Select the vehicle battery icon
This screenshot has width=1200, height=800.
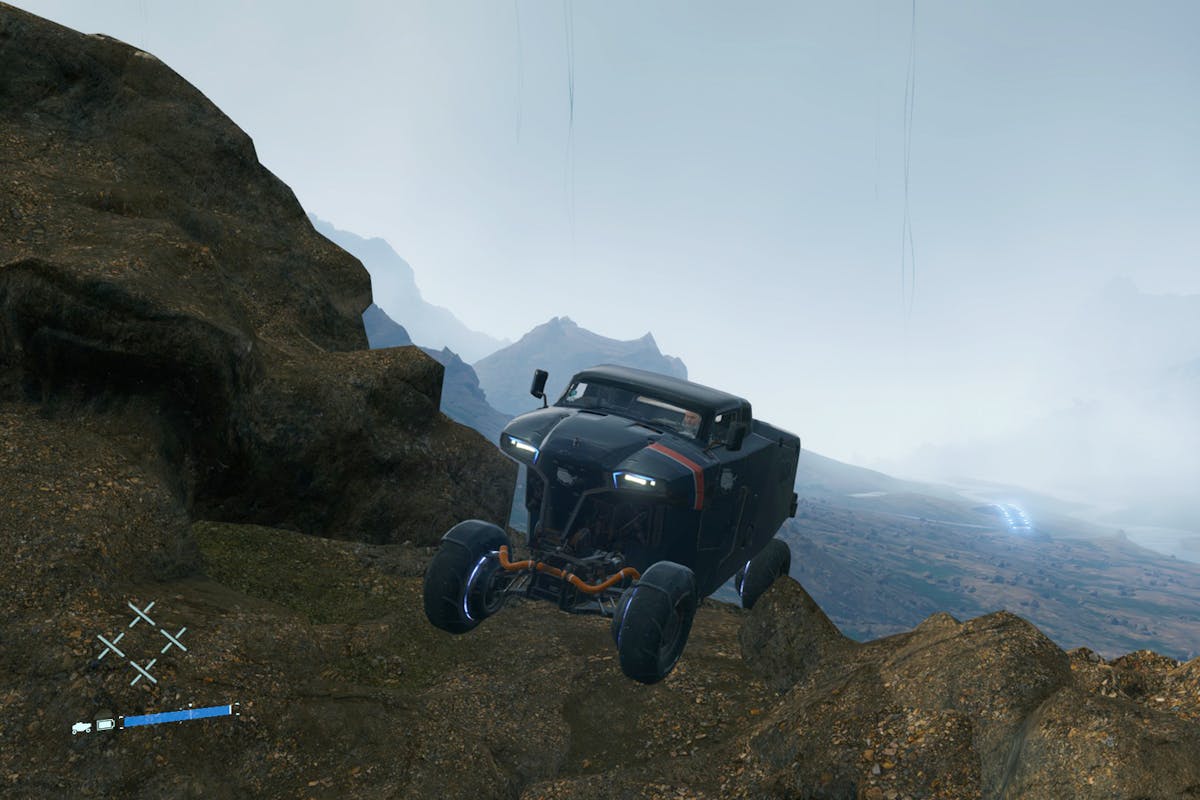105,724
